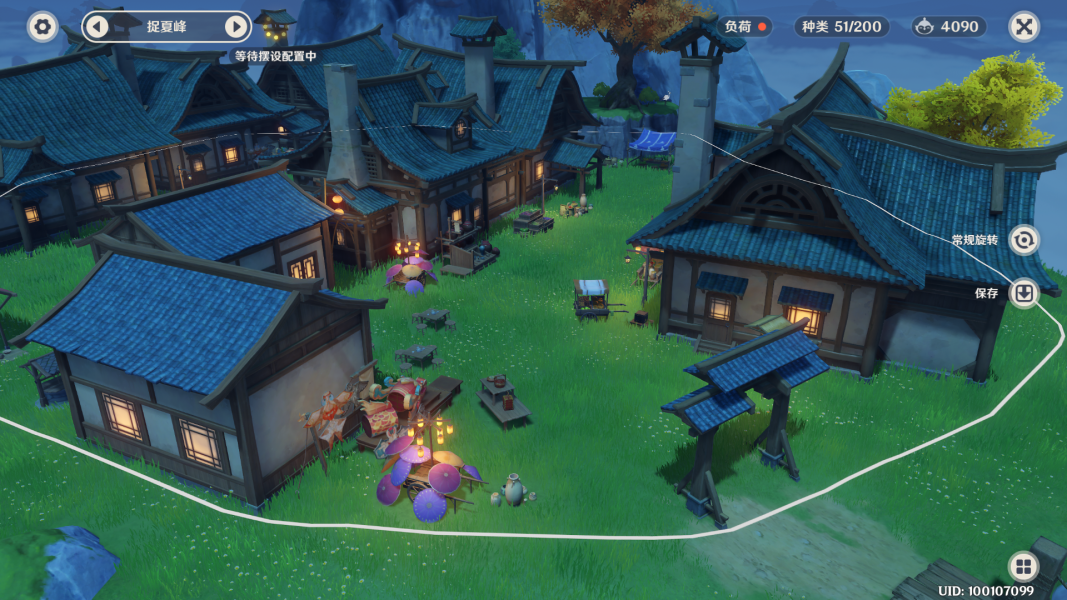This screenshot has width=1067, height=600.
Task: Open the gear settings button
Action: tap(42, 27)
